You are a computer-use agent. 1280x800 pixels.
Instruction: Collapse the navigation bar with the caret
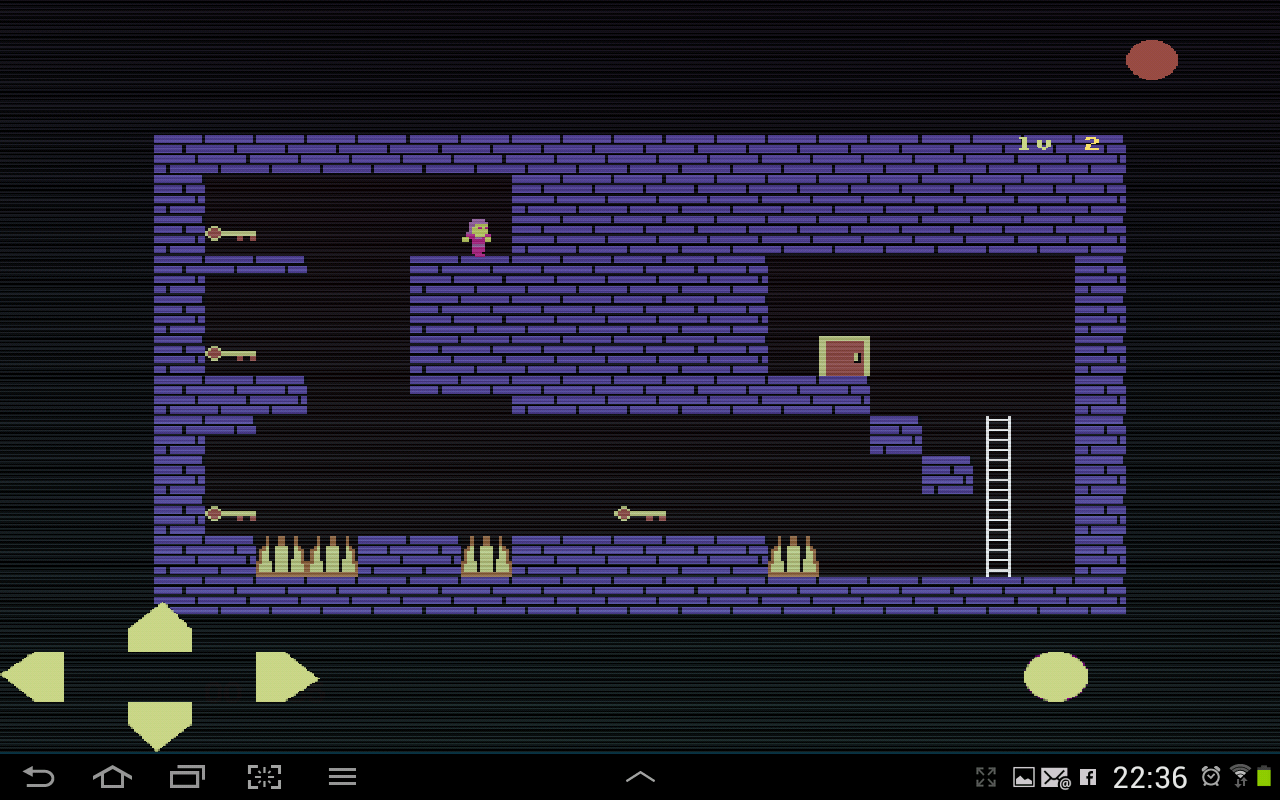click(x=640, y=776)
